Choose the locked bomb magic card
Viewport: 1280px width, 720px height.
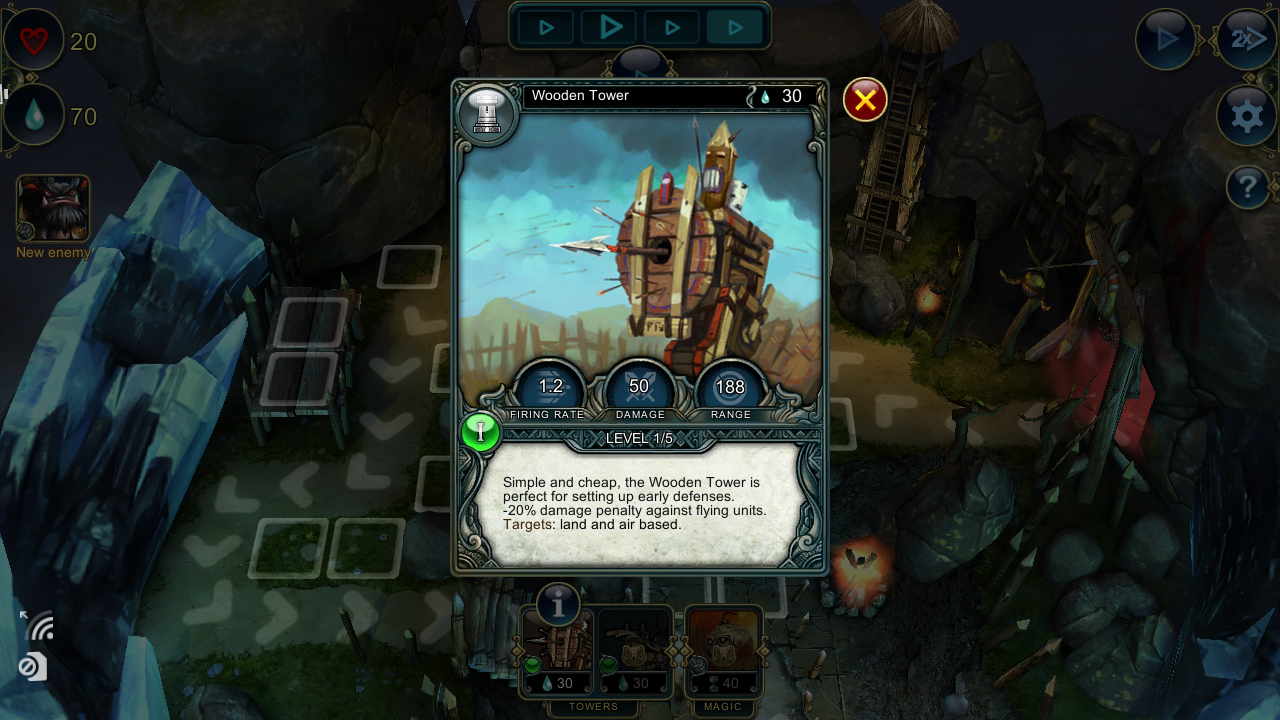[x=723, y=652]
